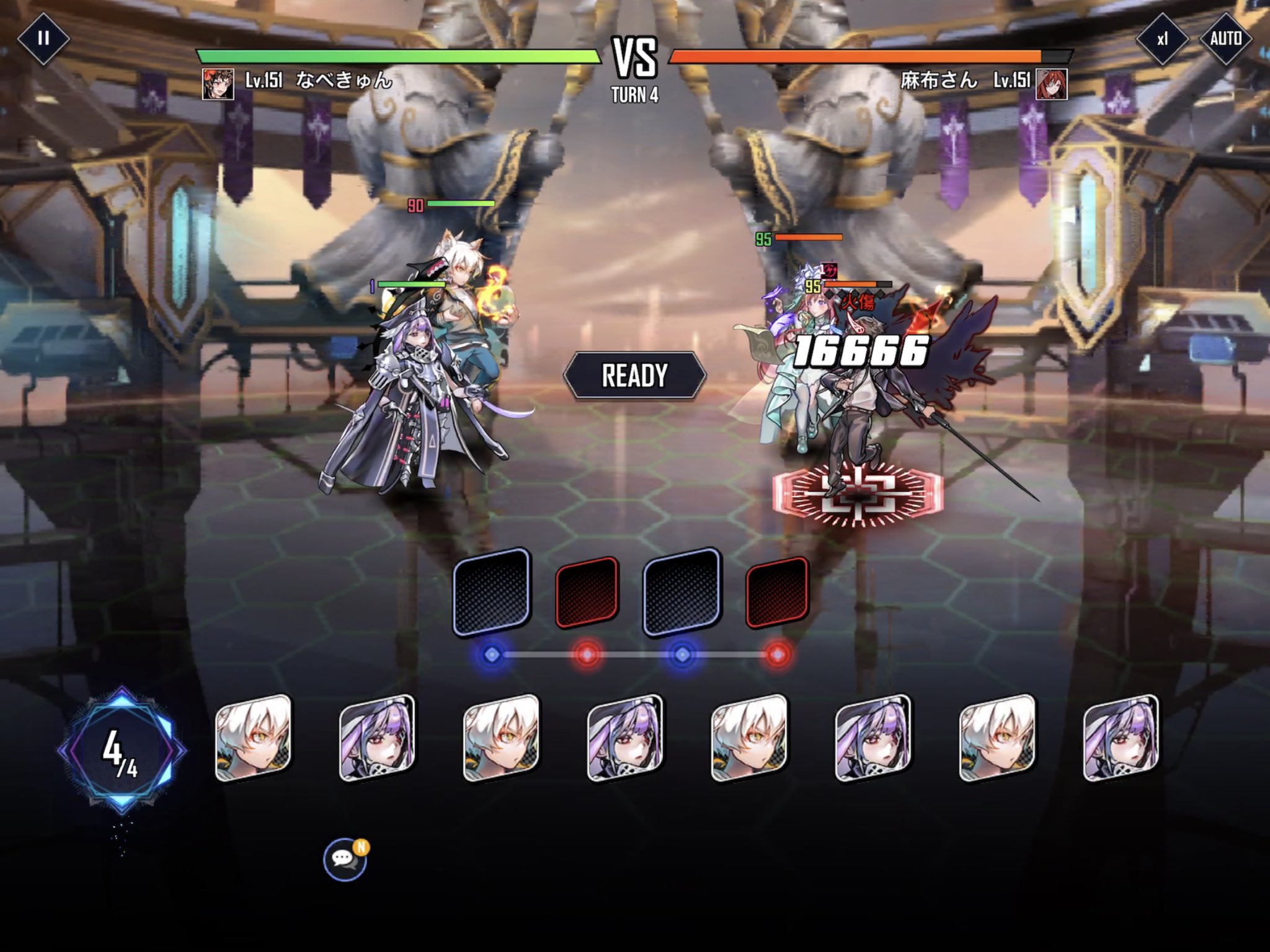This screenshot has height=952, width=1270.
Task: Pause the battle
Action: tap(43, 38)
